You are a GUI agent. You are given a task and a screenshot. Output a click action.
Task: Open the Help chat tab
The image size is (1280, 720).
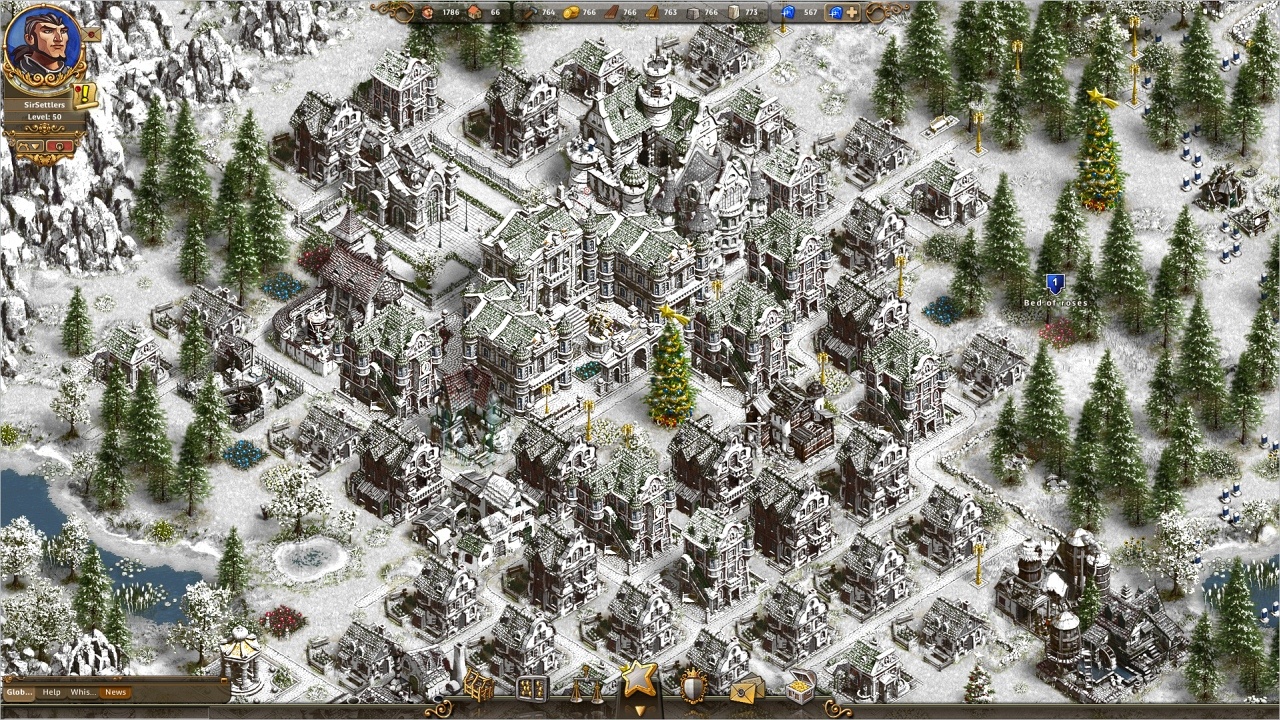coord(51,692)
